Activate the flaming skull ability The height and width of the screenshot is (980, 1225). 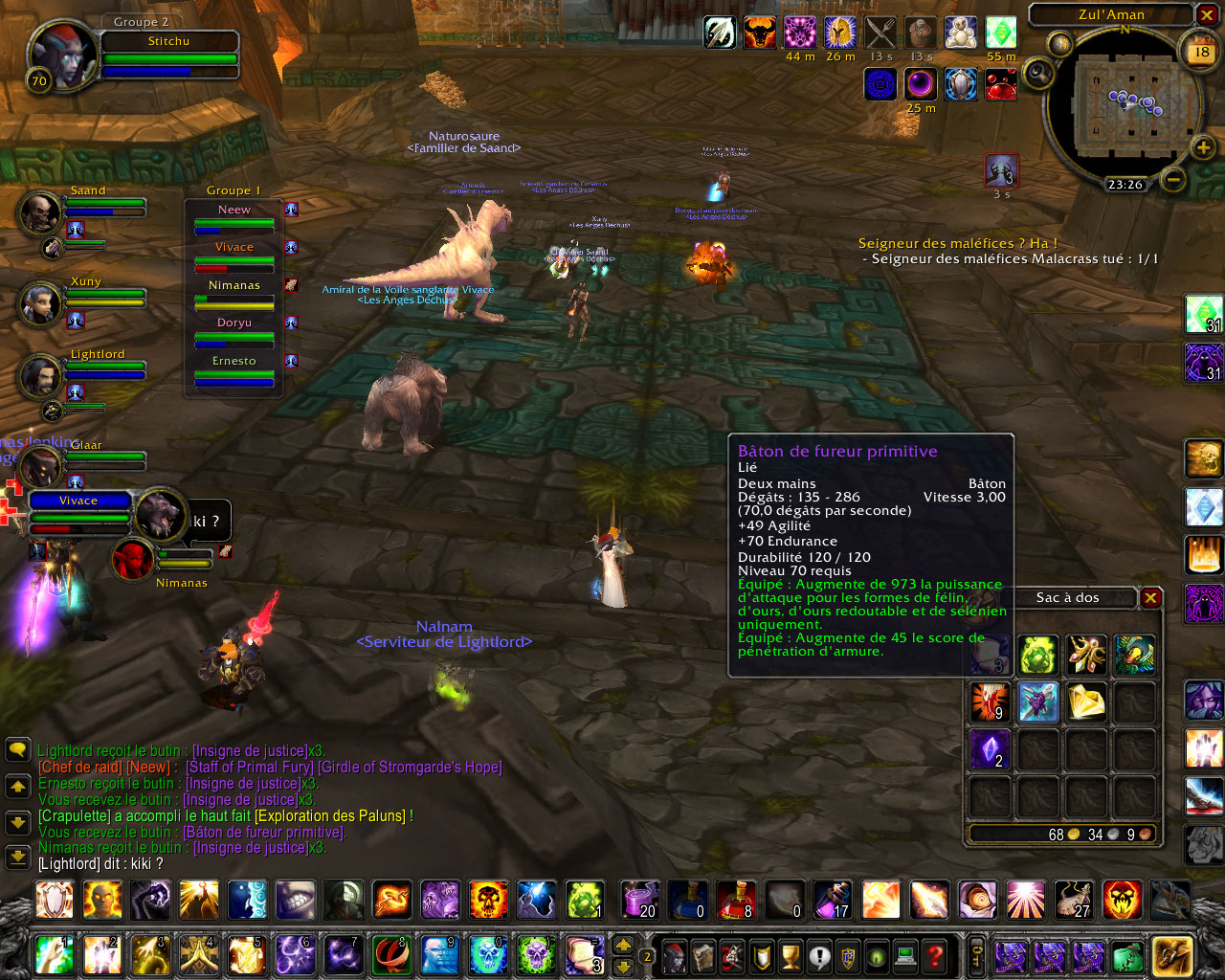click(488, 900)
